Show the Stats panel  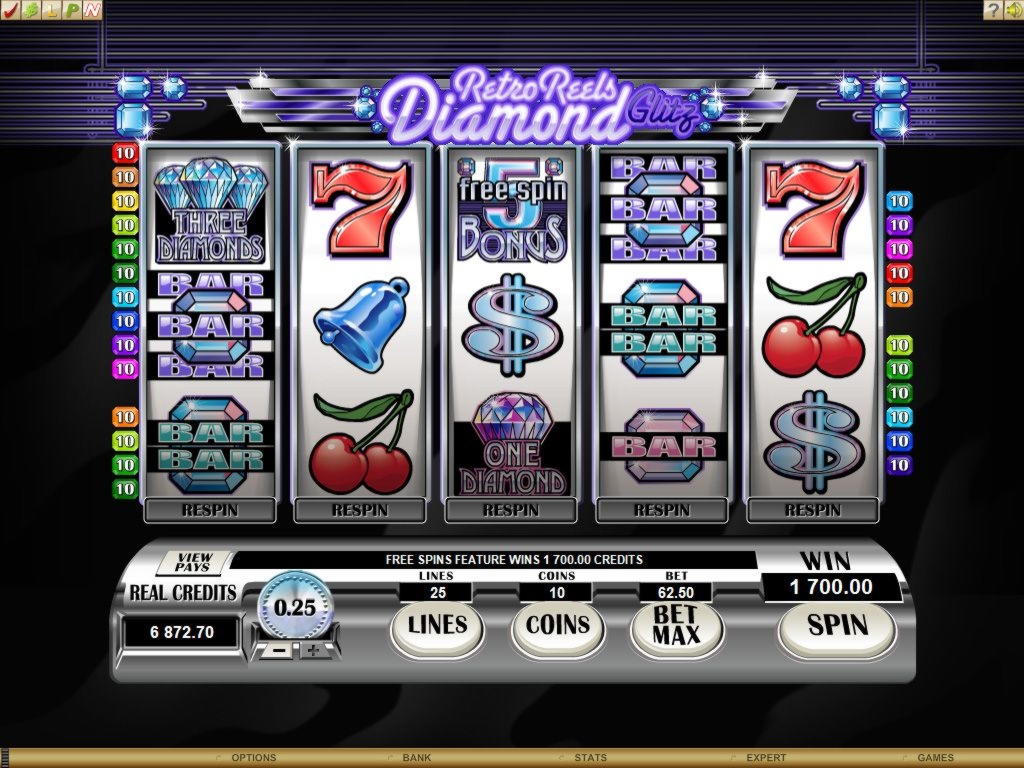pyautogui.click(x=590, y=758)
